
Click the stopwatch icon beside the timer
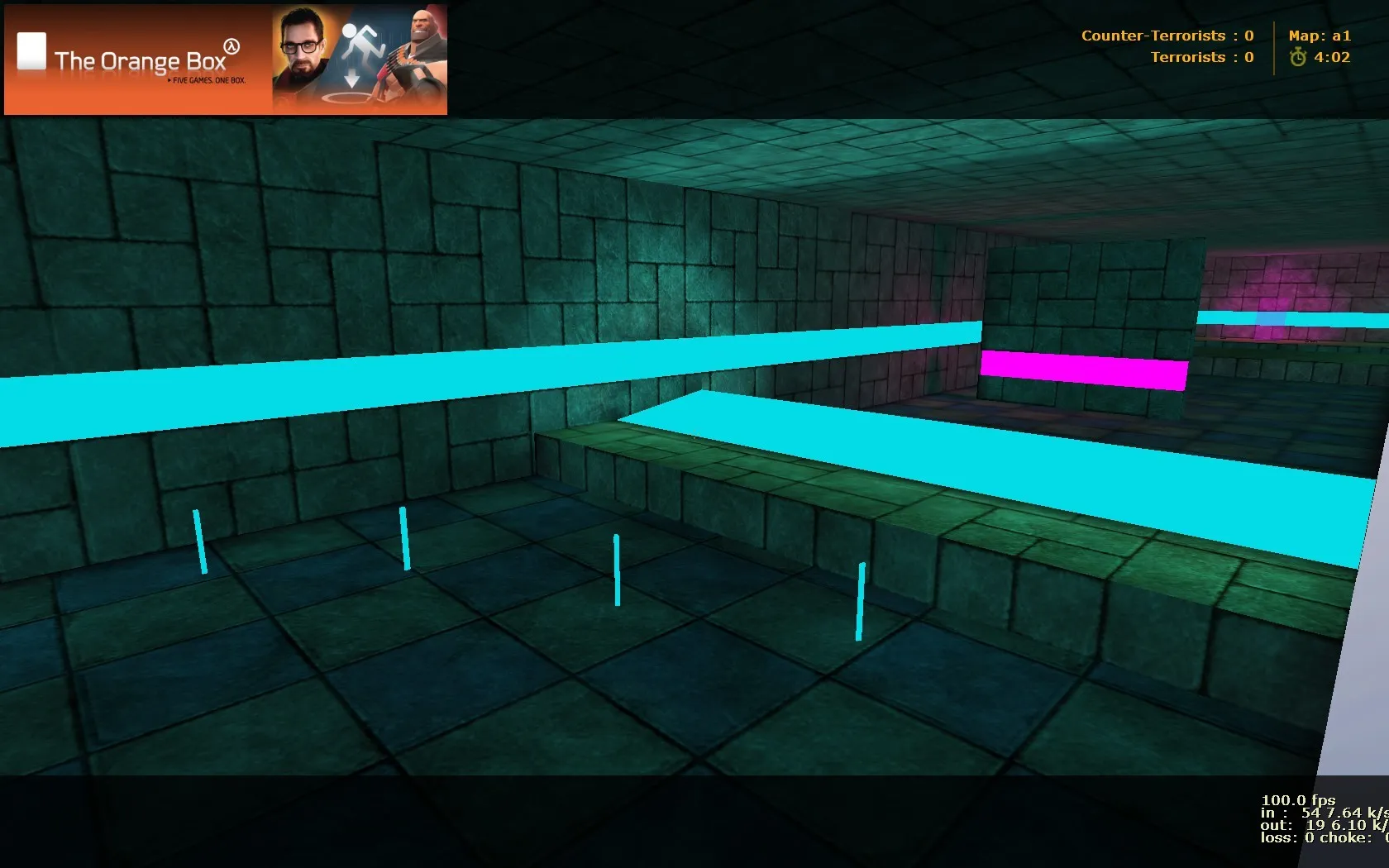pyautogui.click(x=1298, y=57)
